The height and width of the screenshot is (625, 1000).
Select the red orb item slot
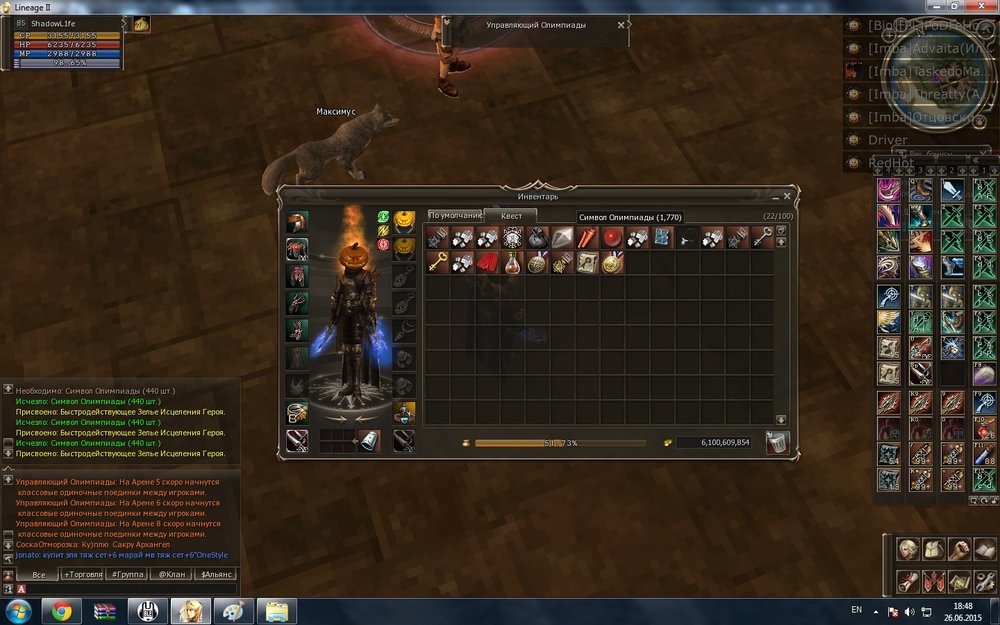(612, 238)
